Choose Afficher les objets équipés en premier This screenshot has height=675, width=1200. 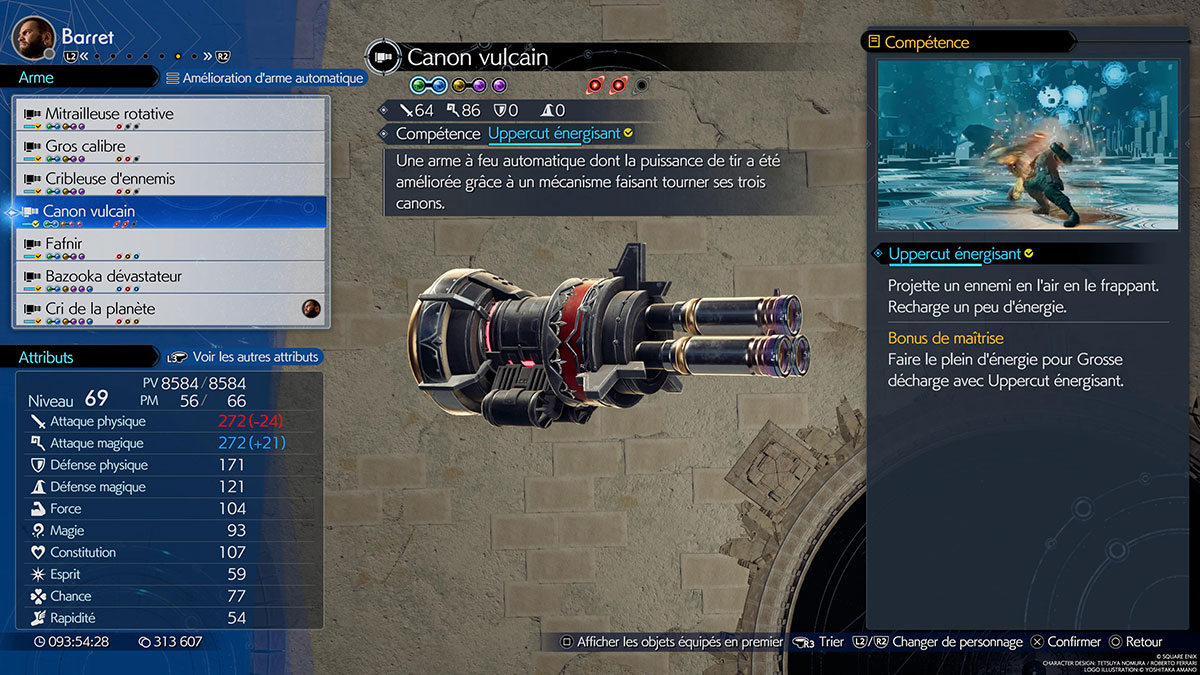point(671,642)
